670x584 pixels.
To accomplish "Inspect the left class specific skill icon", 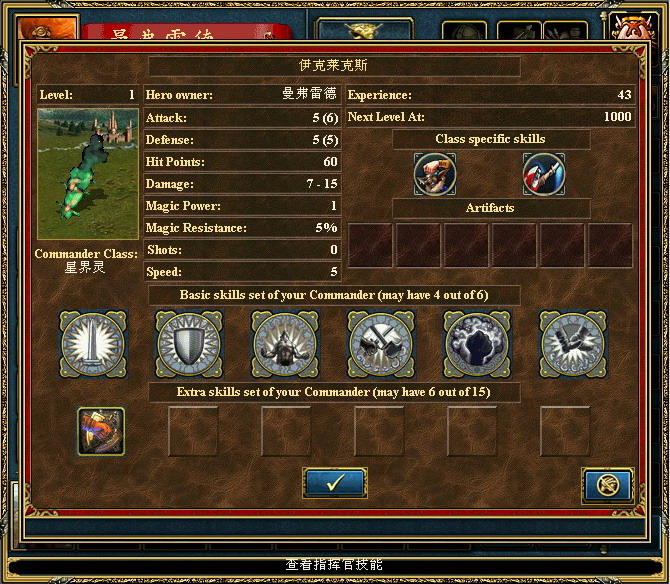I will (435, 174).
